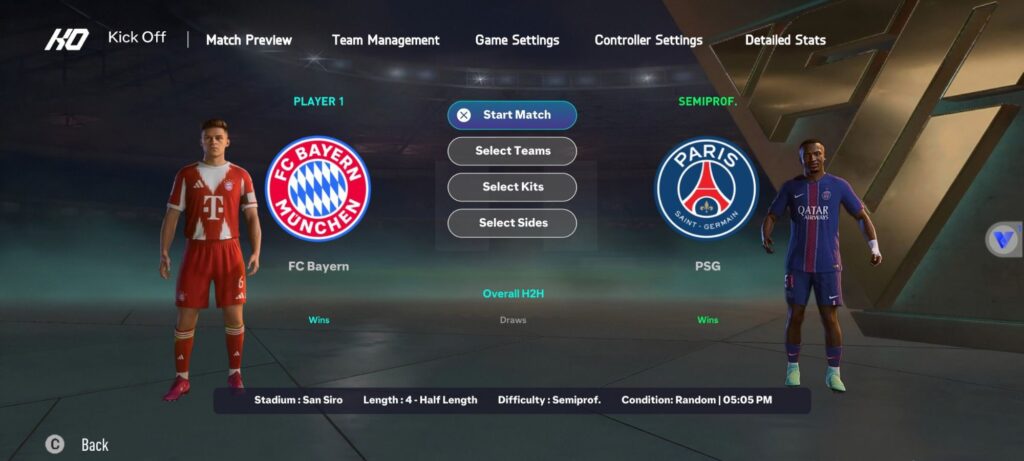This screenshot has width=1024, height=461.
Task: Select the Paris Saint-Germain crest
Action: coord(707,188)
